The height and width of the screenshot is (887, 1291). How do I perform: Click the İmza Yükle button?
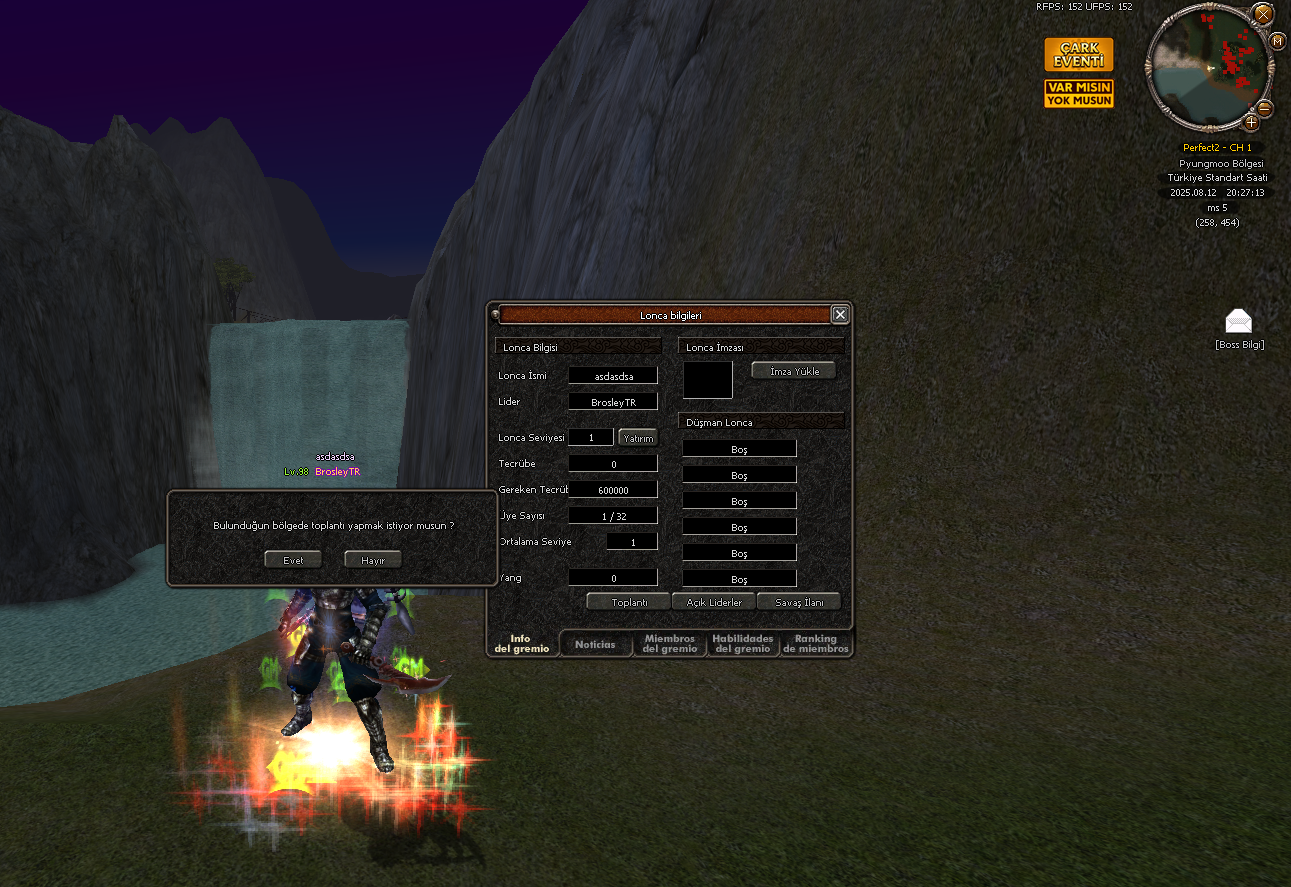pyautogui.click(x=794, y=371)
